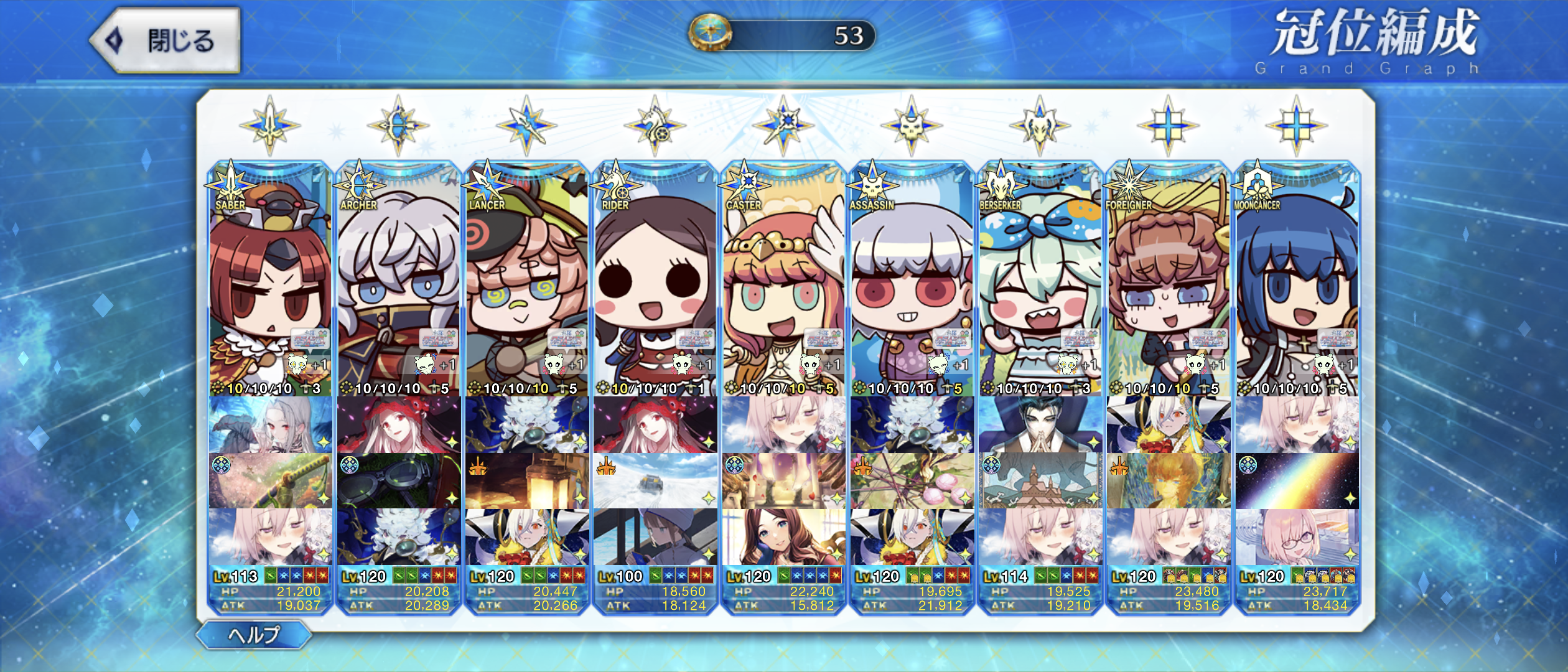Select the FOREIGNER servant card
The width and height of the screenshot is (1568, 672).
[1167, 280]
